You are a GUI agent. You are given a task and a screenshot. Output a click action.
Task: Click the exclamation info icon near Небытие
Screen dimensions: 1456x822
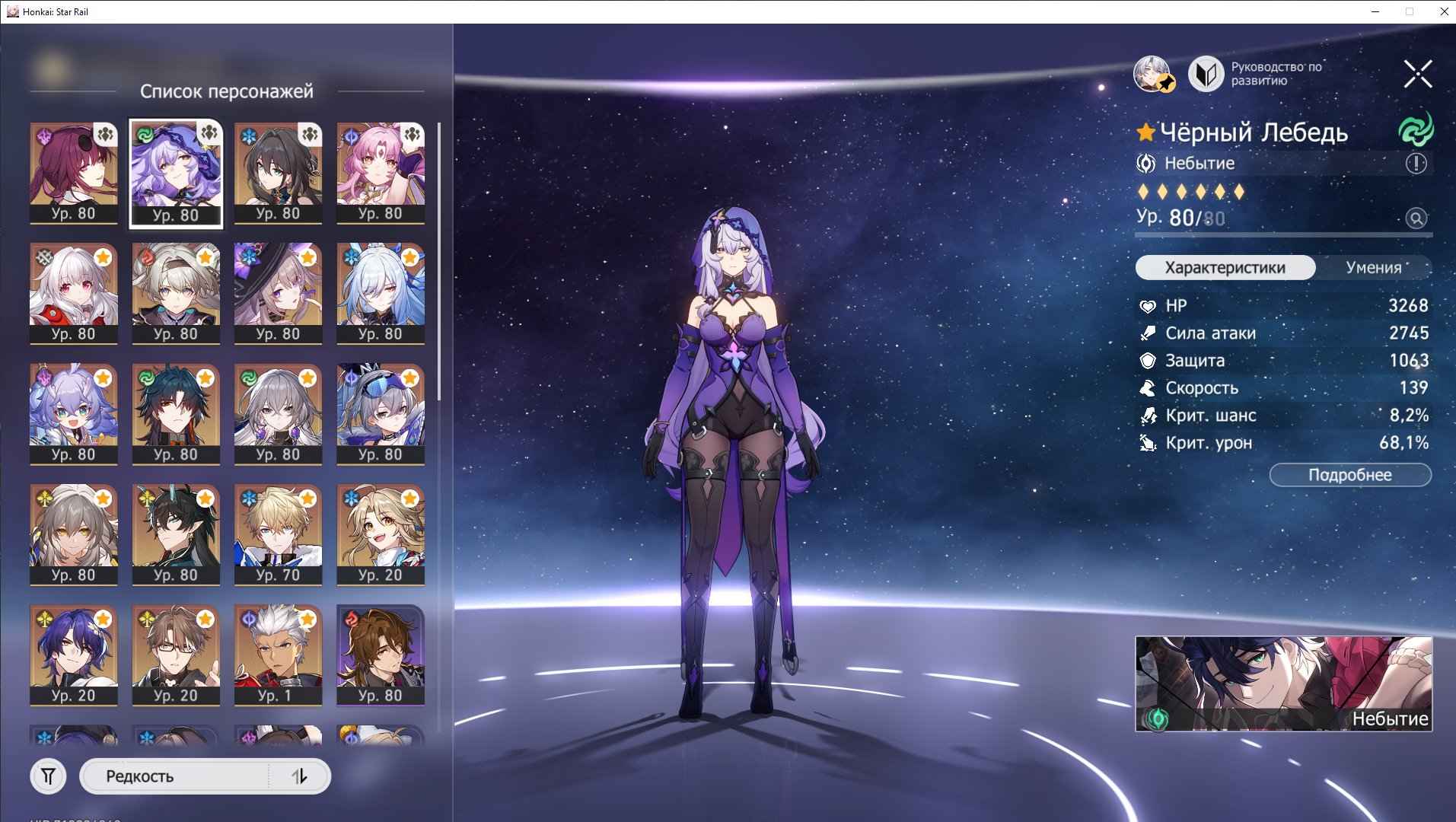(1415, 163)
